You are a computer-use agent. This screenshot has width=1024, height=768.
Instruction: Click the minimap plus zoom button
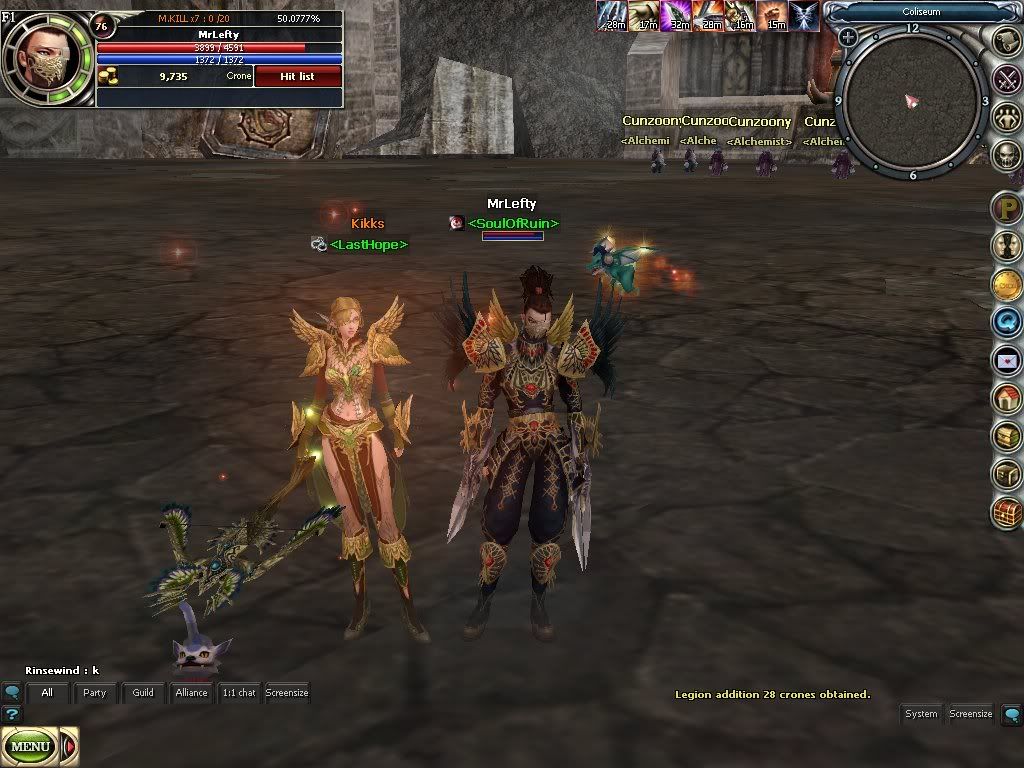pyautogui.click(x=848, y=37)
